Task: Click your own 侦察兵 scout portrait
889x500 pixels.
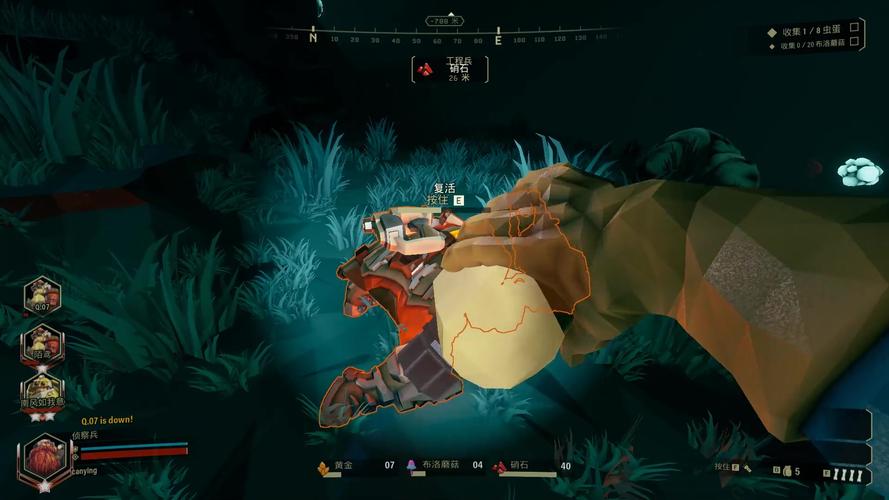Action: click(44, 459)
